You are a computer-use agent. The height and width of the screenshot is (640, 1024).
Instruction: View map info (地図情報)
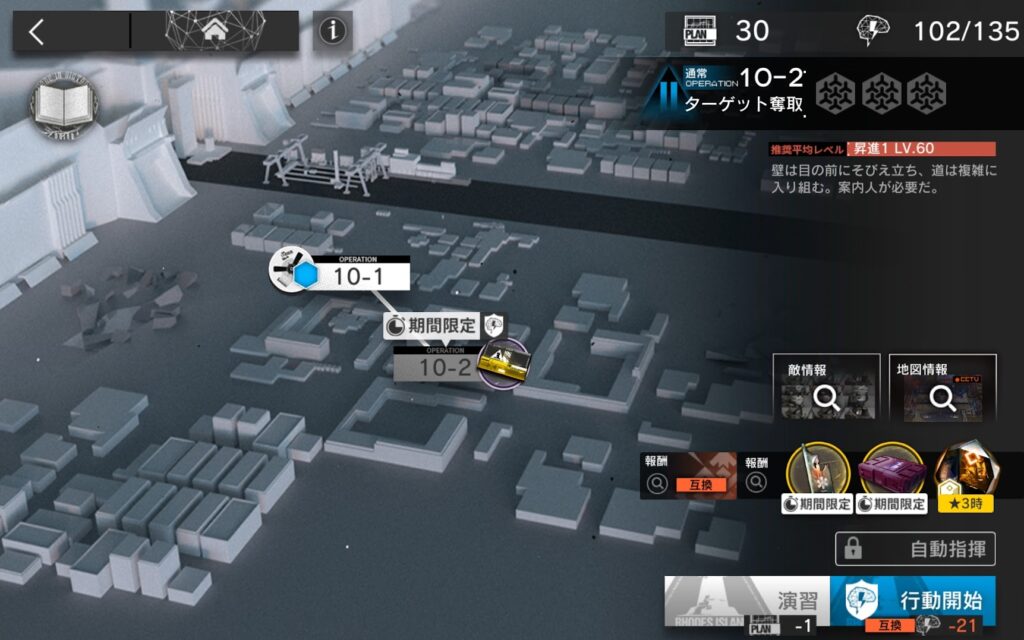[x=942, y=388]
